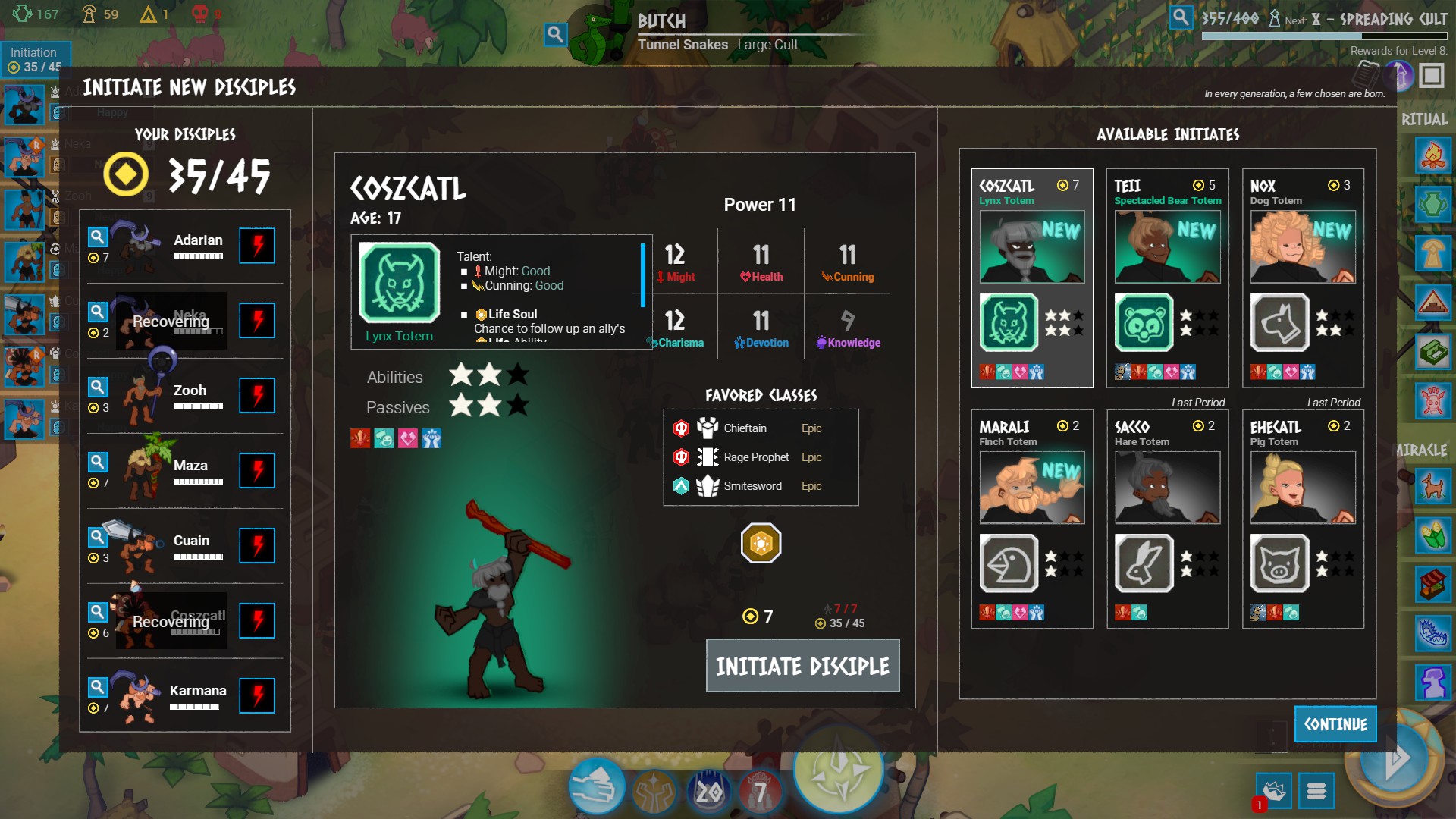Select the Teii Spectacled Bear Totem initiate card

(x=1167, y=278)
